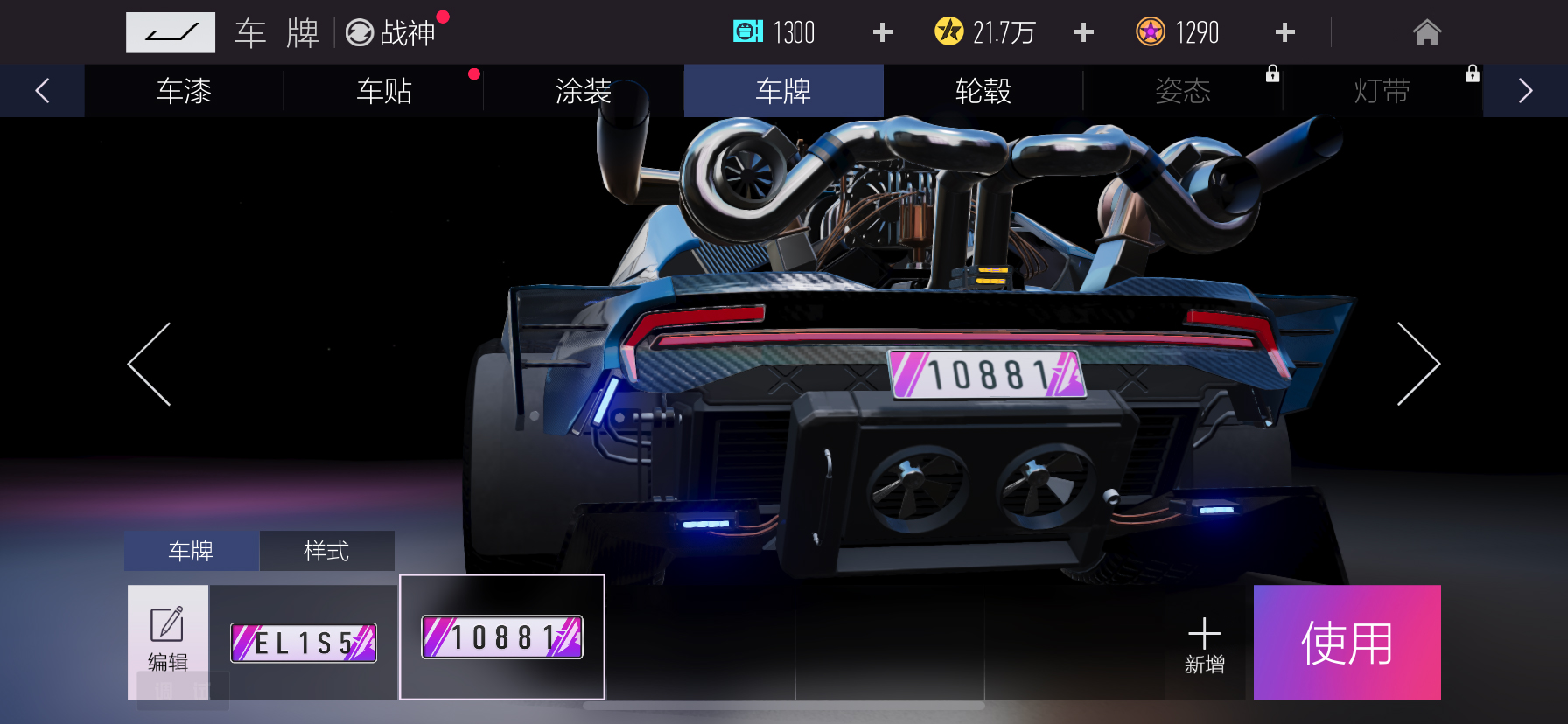Add more of the 1290 purple star currency

click(x=1284, y=33)
